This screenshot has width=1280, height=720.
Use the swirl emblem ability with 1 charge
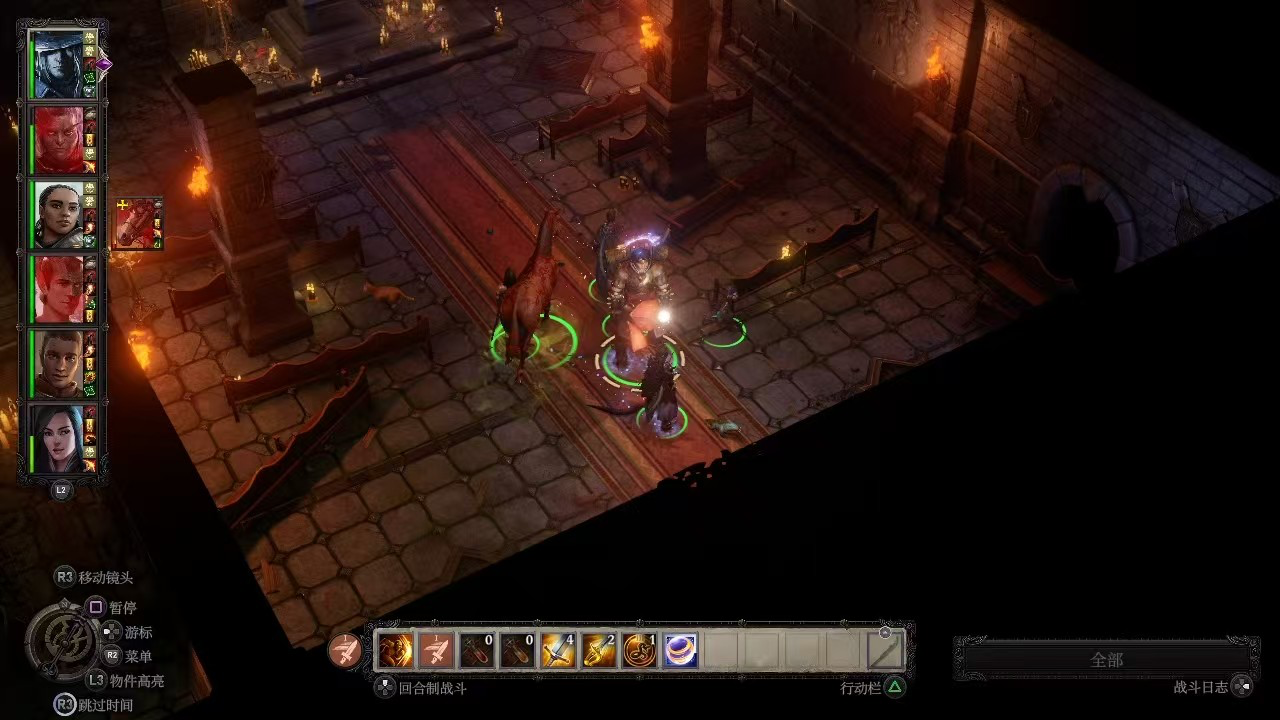click(640, 651)
